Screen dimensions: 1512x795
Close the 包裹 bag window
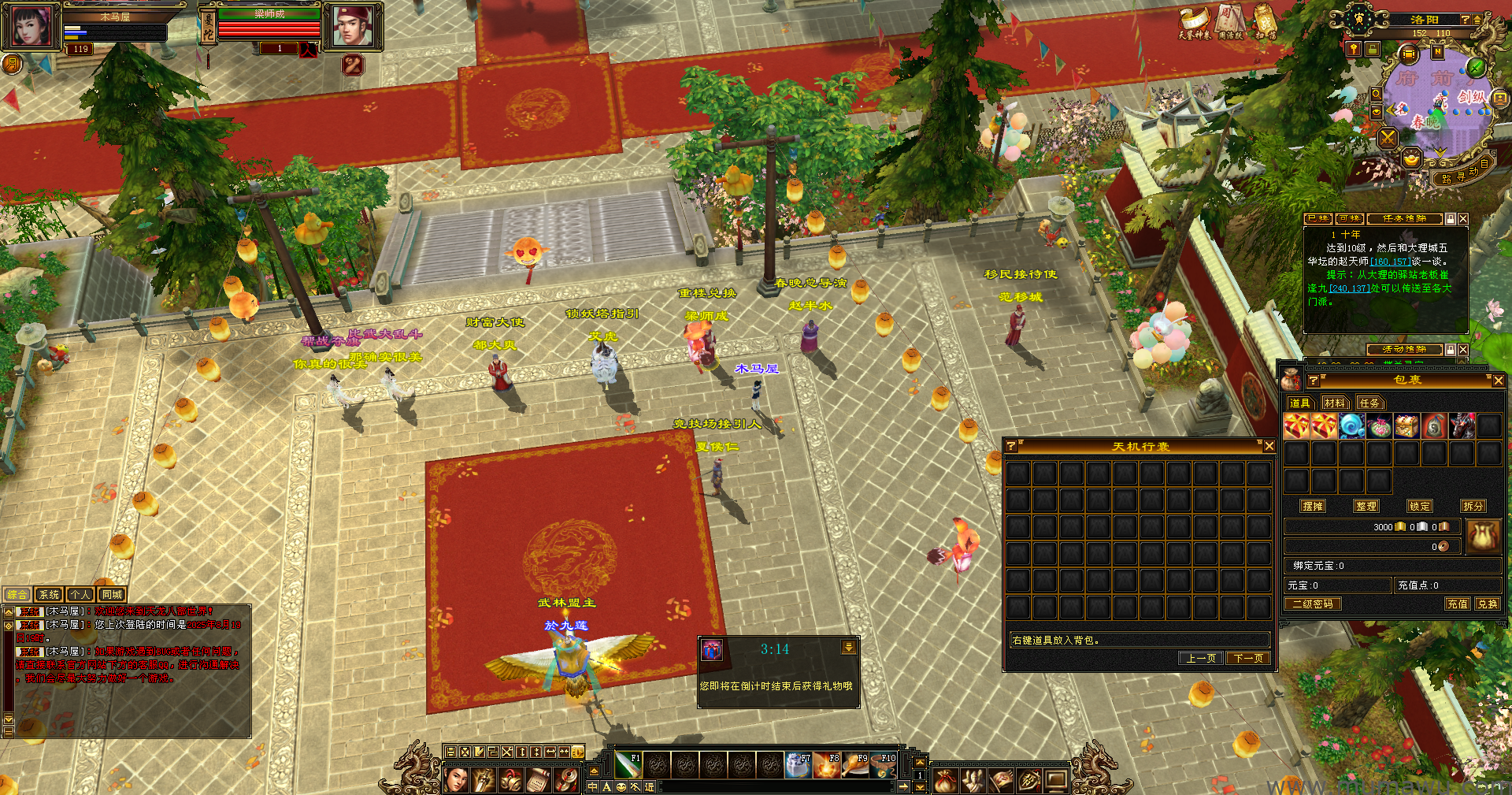[1498, 381]
